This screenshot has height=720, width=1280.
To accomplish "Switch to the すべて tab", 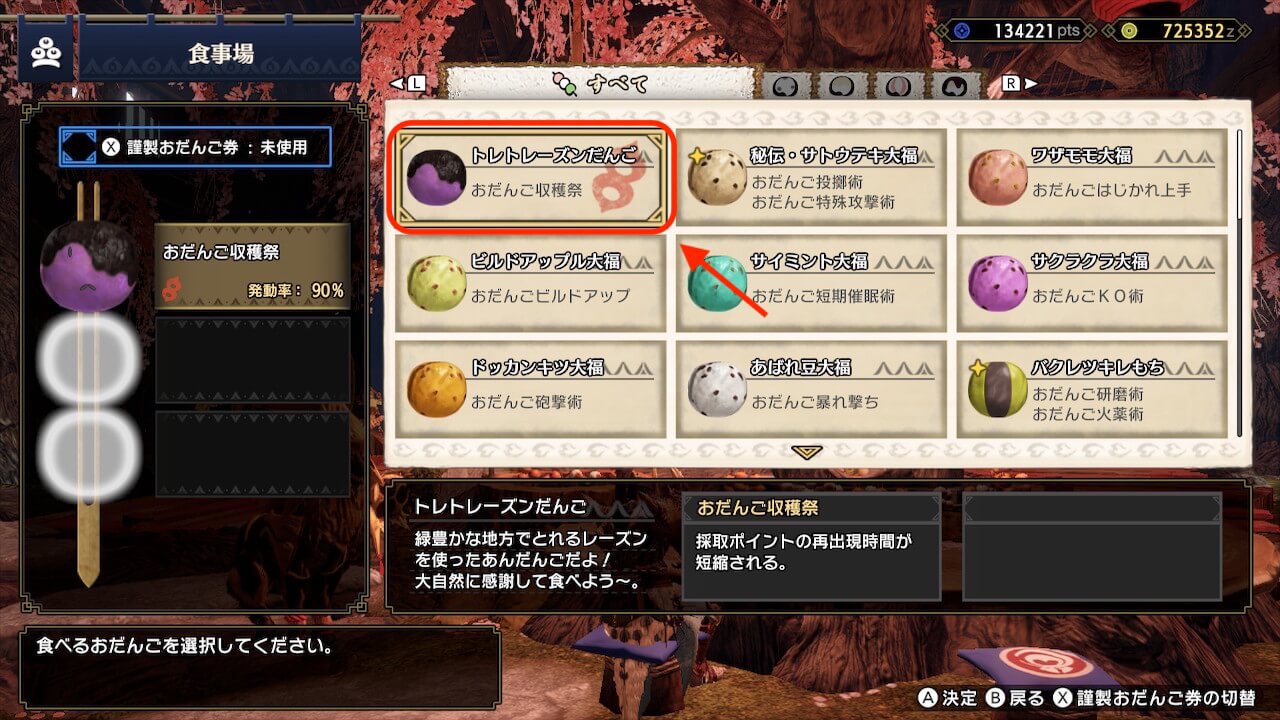I will [x=599, y=84].
